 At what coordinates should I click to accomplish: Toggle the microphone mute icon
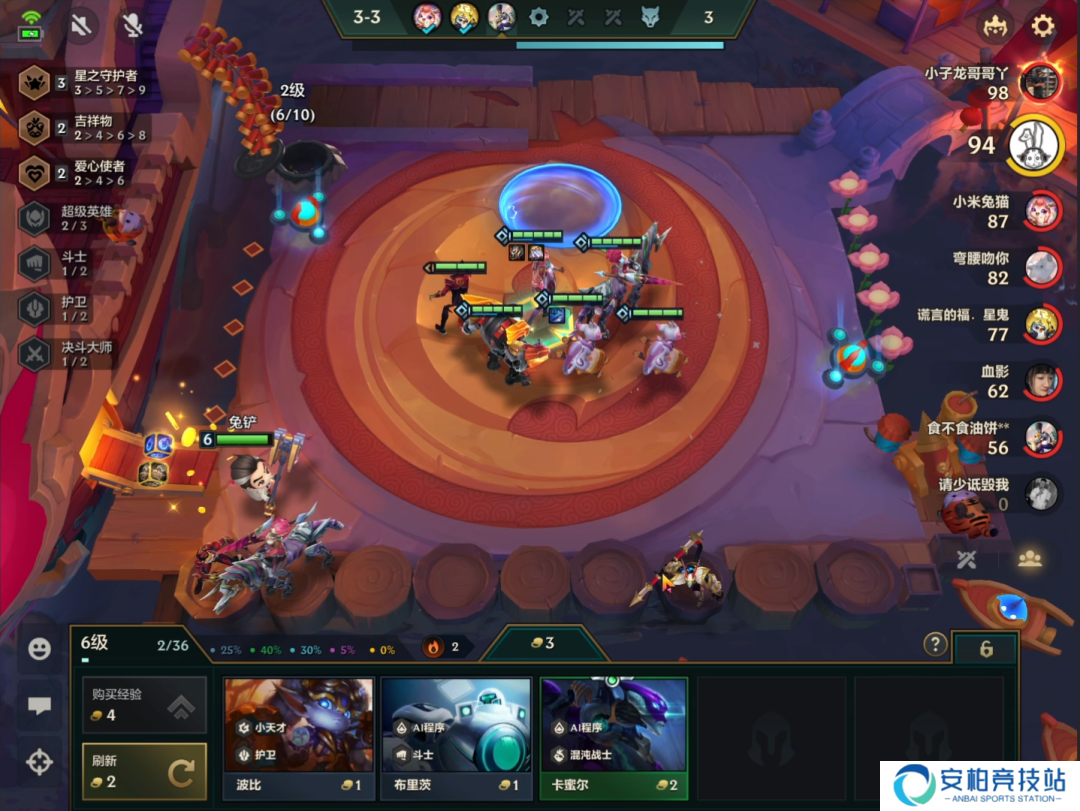132,25
